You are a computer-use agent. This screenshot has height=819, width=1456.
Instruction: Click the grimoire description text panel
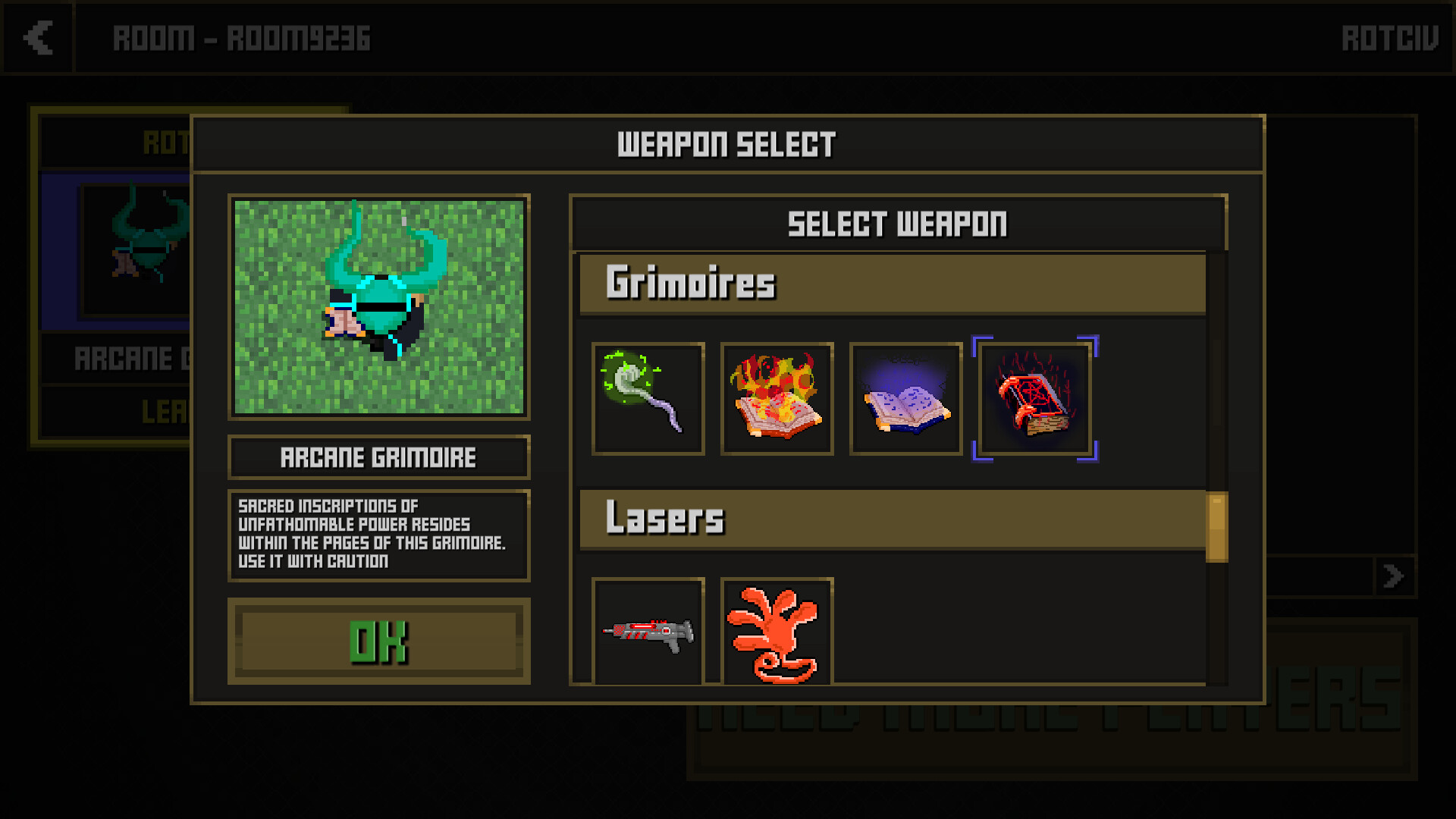[x=379, y=535]
